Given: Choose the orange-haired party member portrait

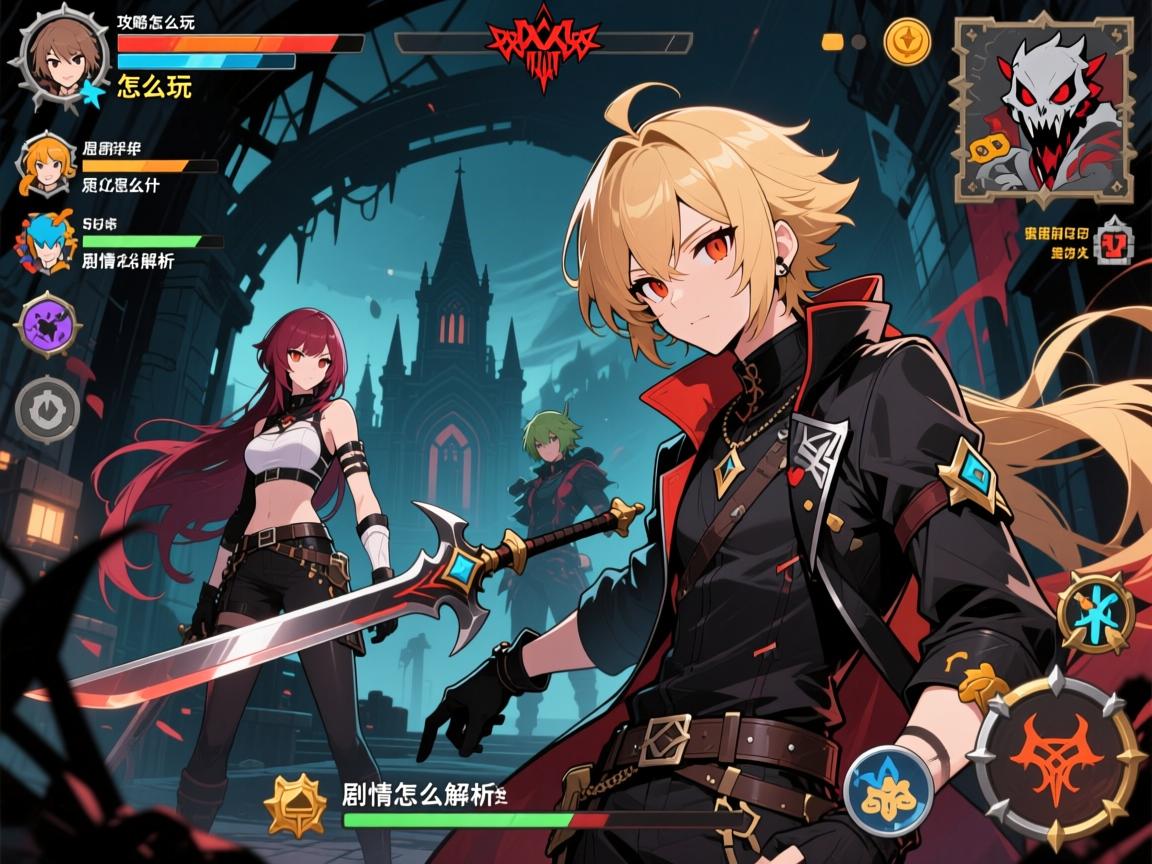Looking at the screenshot, I should (46, 162).
